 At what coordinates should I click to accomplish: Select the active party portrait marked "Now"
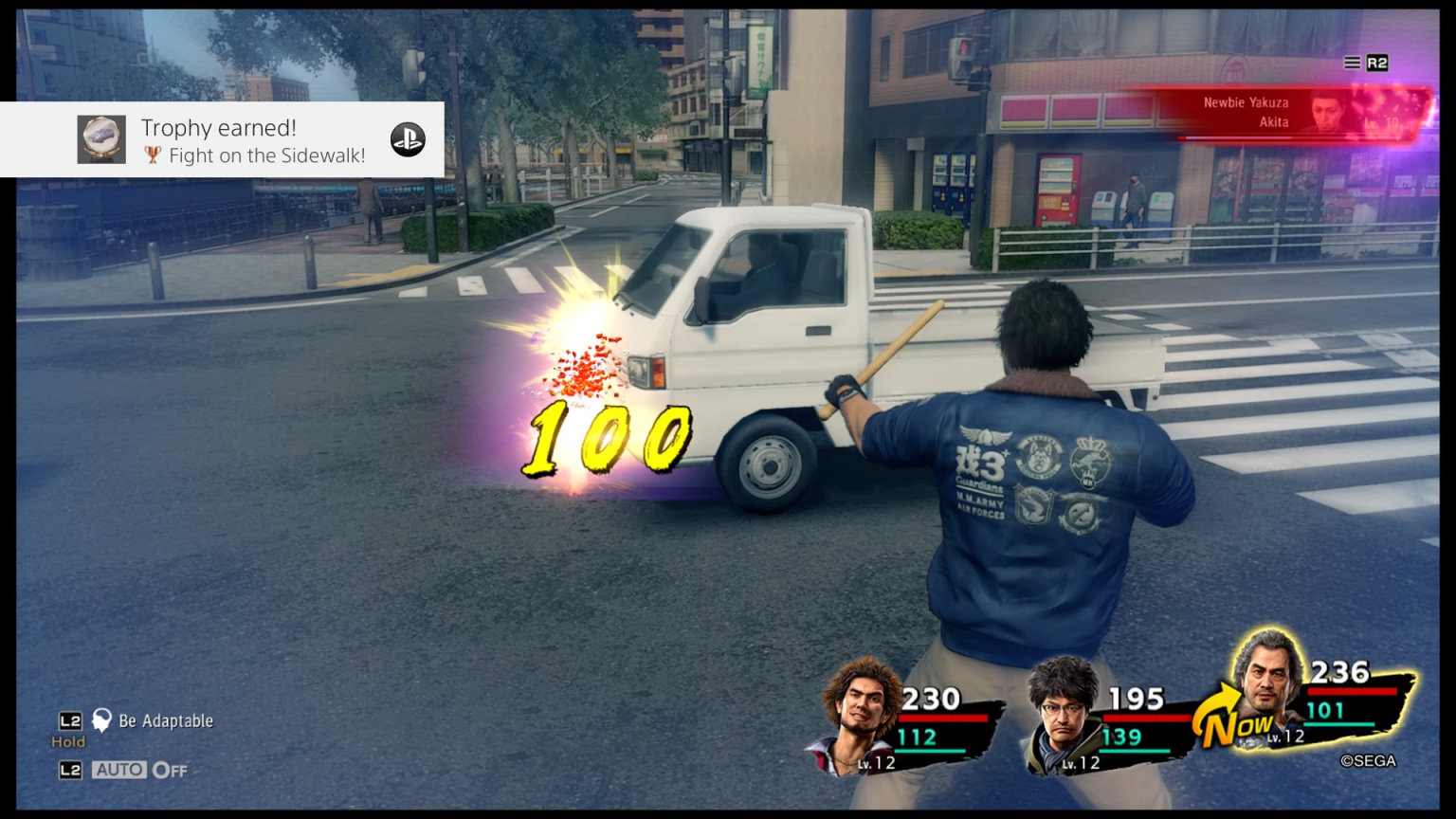tap(1270, 687)
